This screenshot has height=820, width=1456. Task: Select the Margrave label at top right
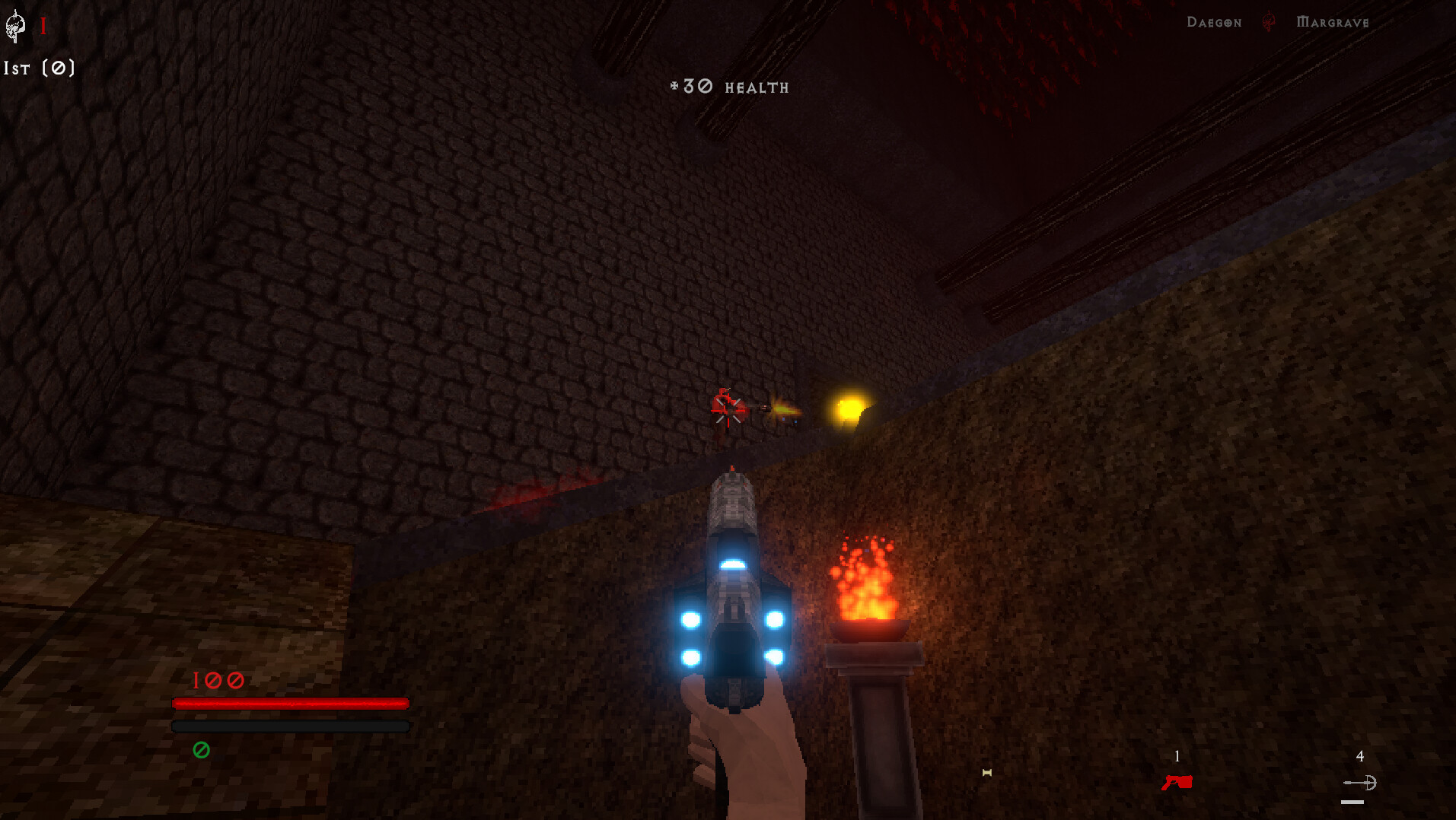pyautogui.click(x=1333, y=22)
